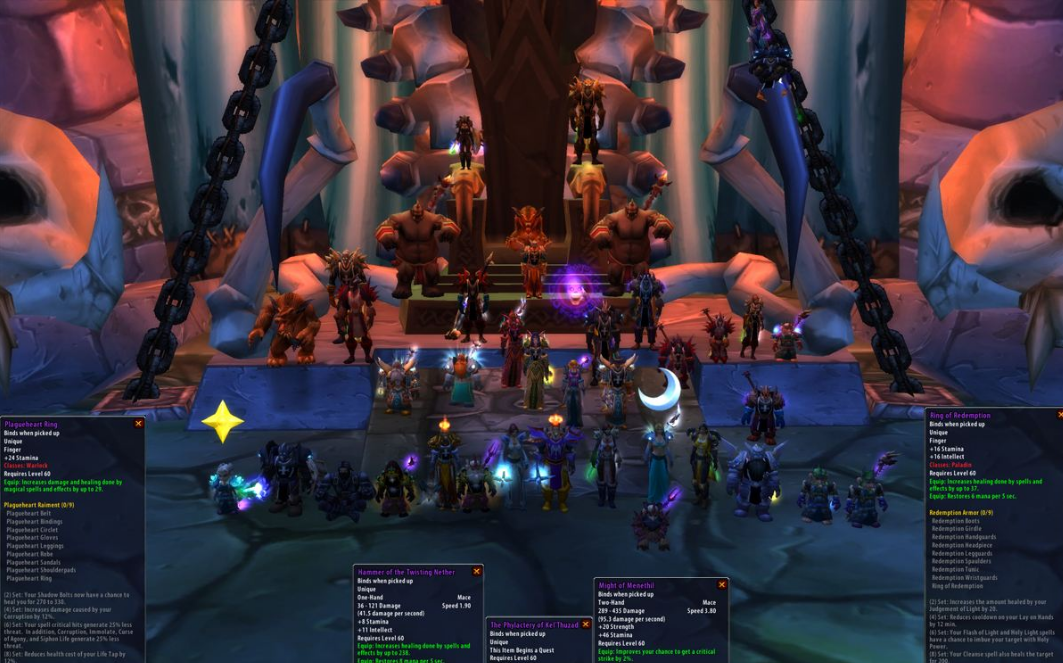Screen dimensions: 1063x663
Task: Close the Ring of Redemption tooltip
Action: 1060,415
